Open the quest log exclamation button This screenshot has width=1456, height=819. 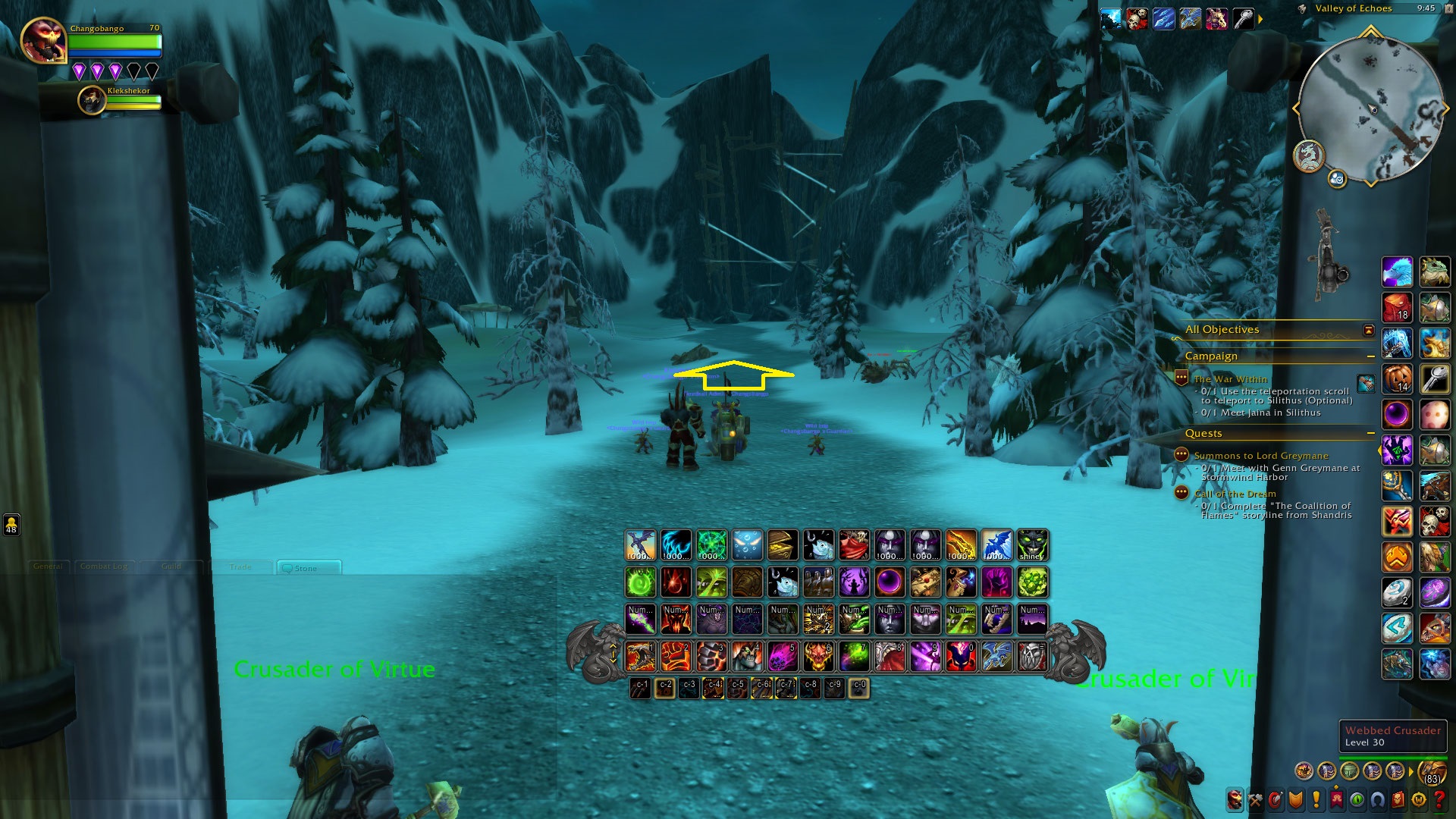pos(1316,799)
